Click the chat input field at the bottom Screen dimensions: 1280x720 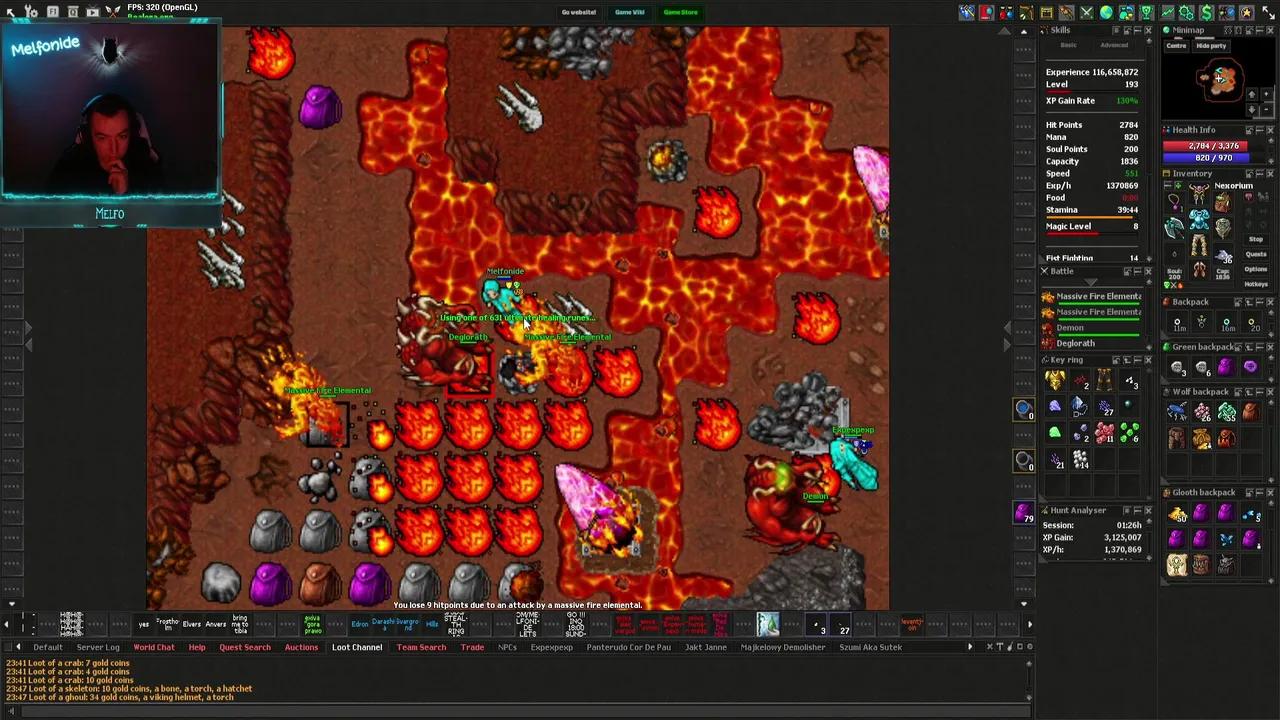click(640, 710)
